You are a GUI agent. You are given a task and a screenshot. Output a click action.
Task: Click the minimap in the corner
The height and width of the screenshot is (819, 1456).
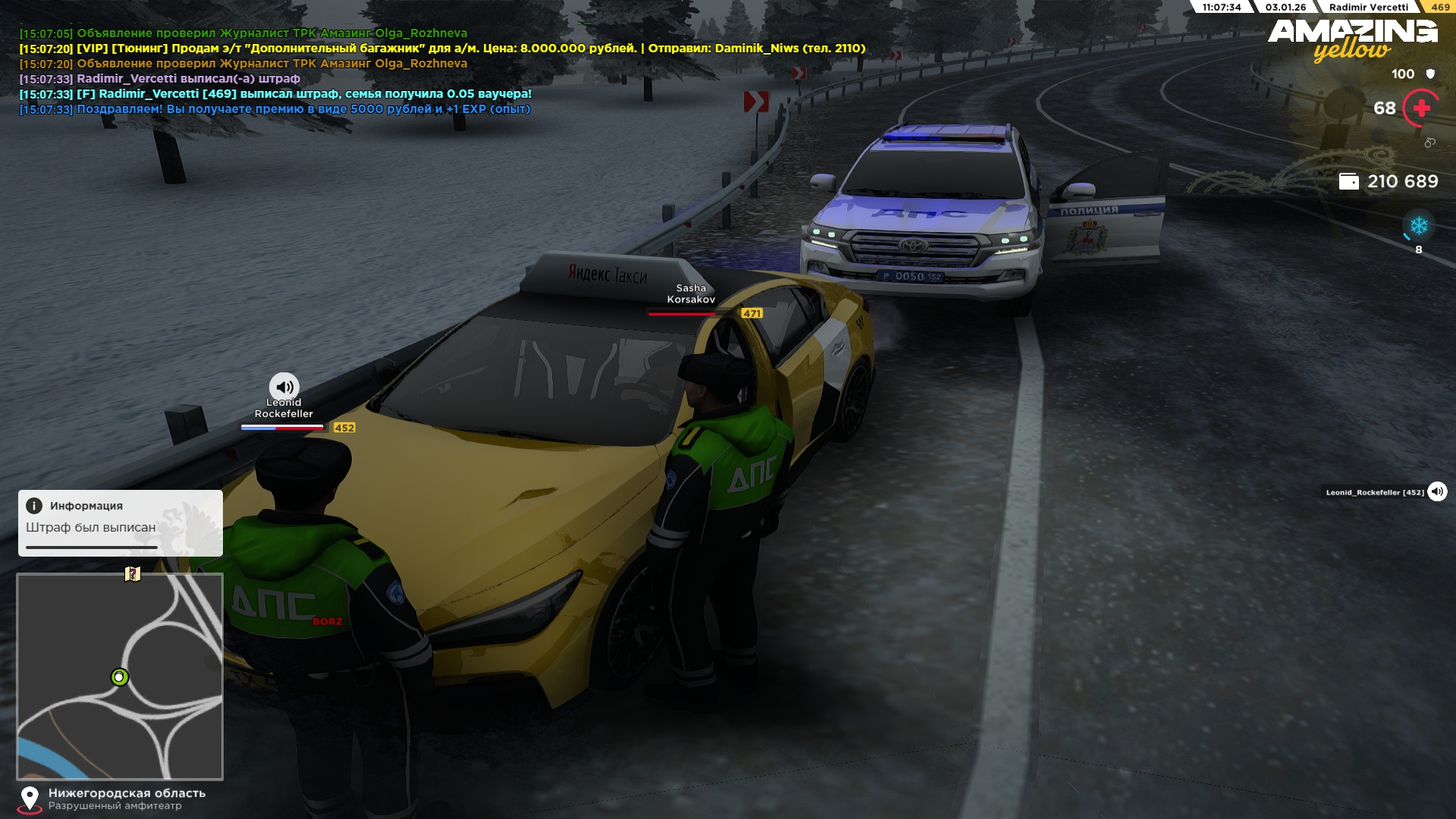[120, 676]
